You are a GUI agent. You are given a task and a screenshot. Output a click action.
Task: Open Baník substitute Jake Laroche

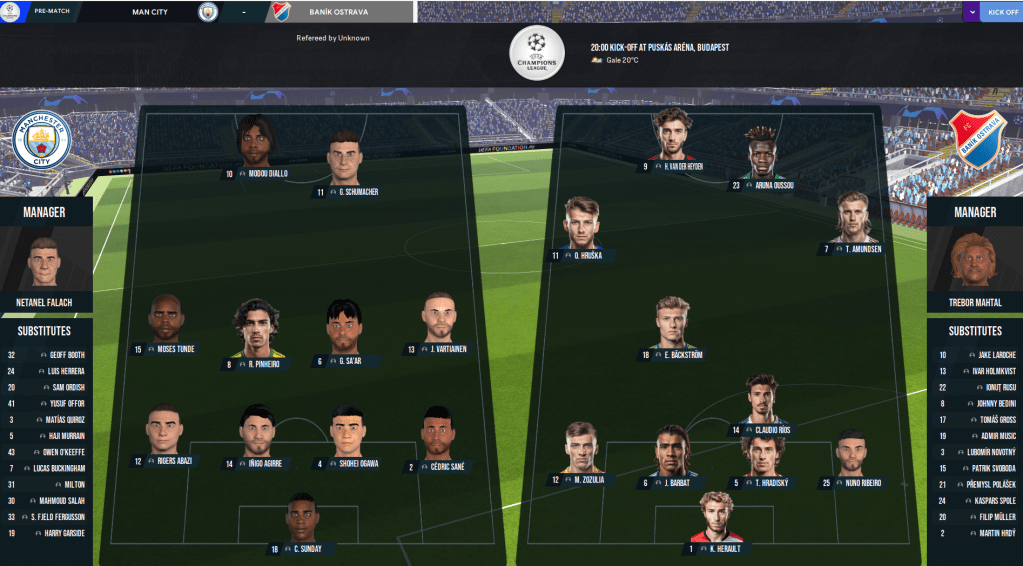[975, 355]
